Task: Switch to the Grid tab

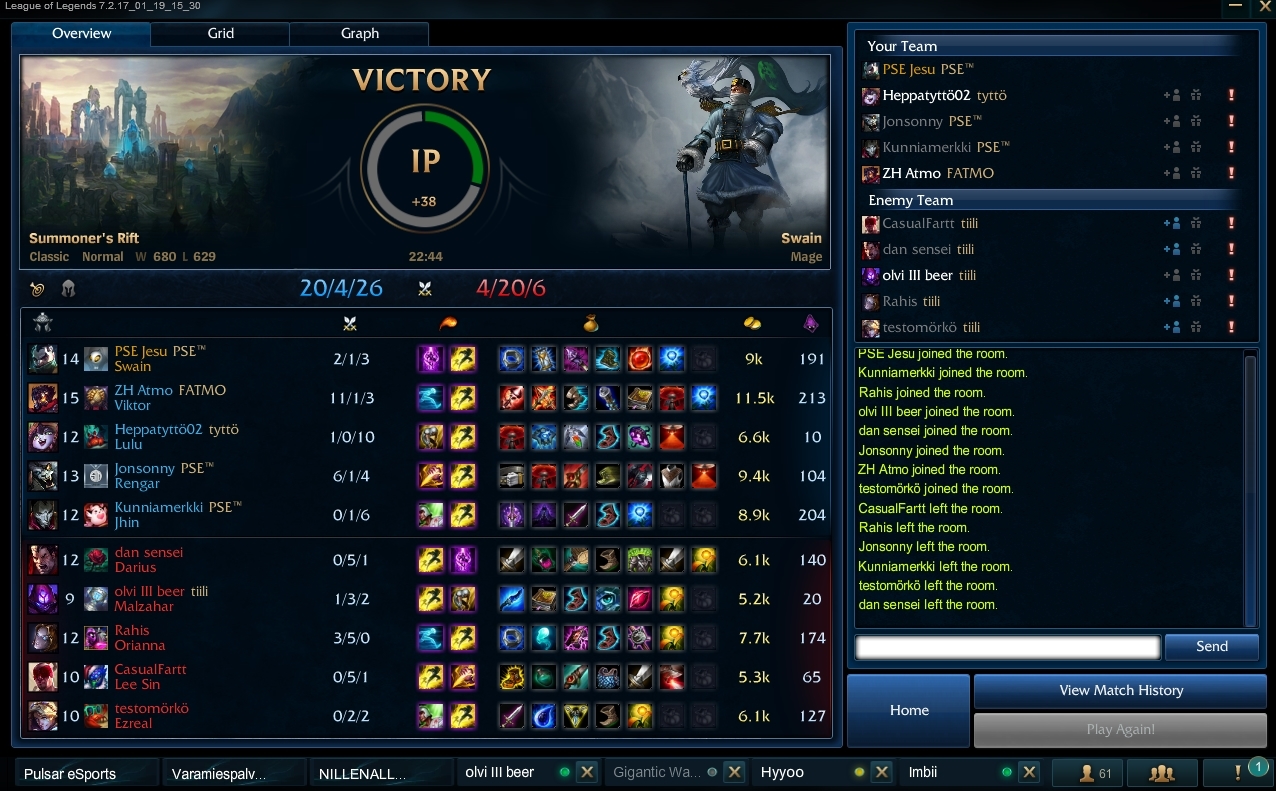Action: click(x=221, y=33)
